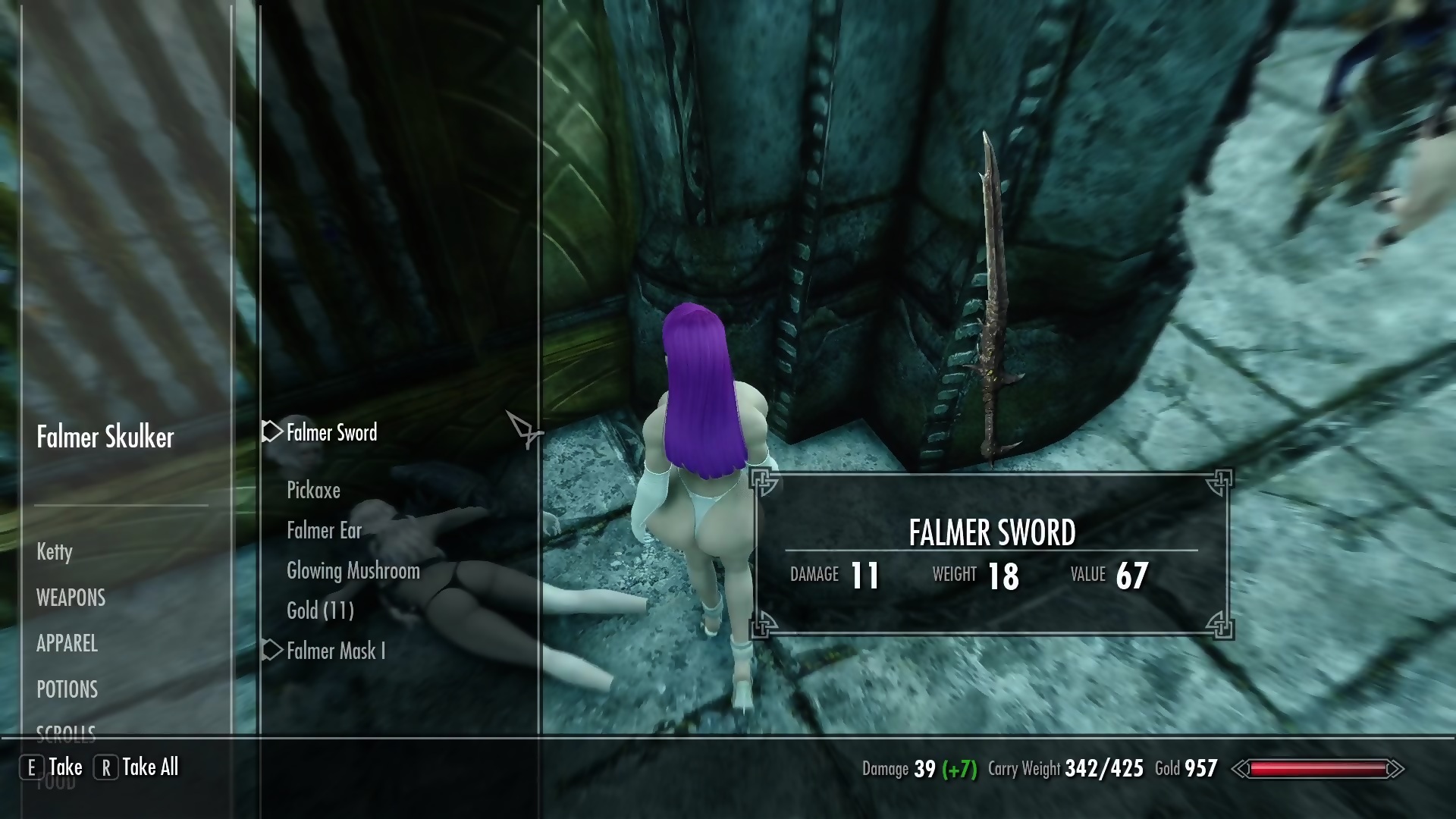The height and width of the screenshot is (819, 1456).
Task: Open the SCROLLS category
Action: click(66, 732)
